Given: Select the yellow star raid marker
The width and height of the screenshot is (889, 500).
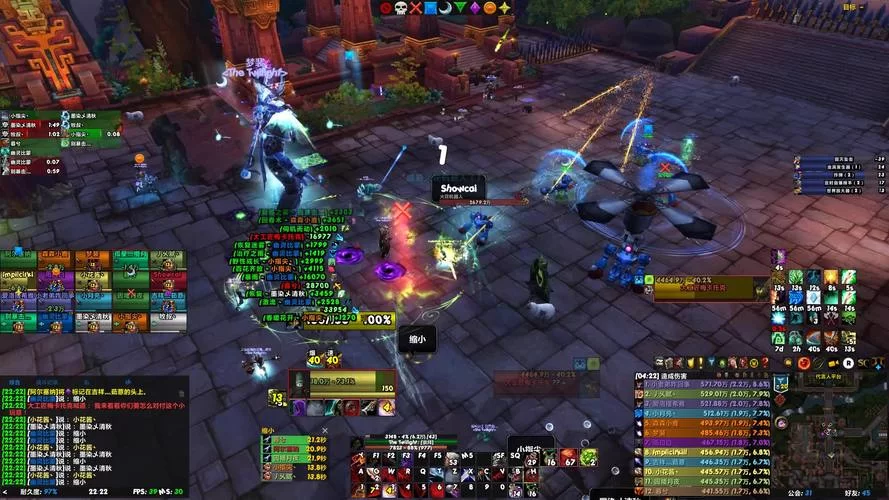Looking at the screenshot, I should (504, 7).
